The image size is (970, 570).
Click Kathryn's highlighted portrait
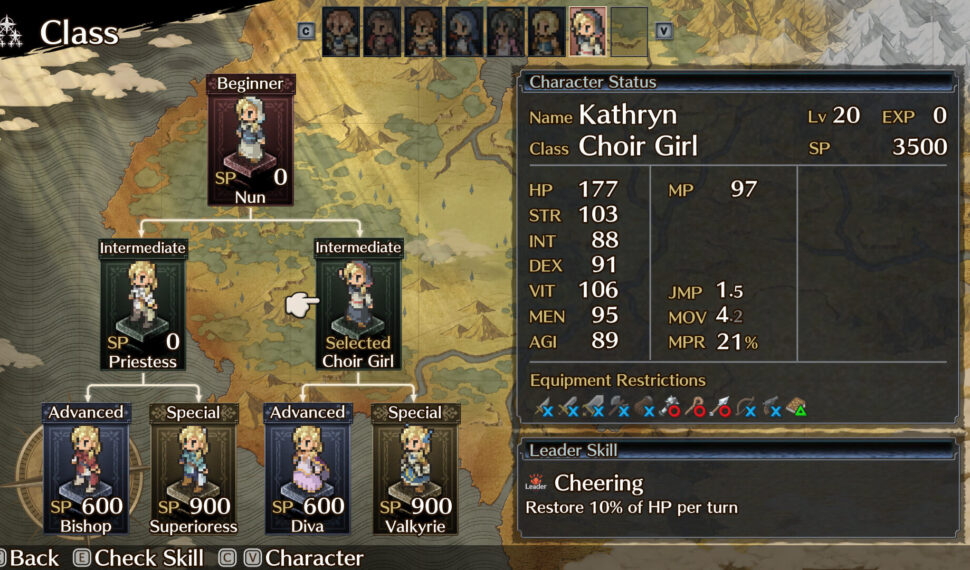(x=587, y=31)
